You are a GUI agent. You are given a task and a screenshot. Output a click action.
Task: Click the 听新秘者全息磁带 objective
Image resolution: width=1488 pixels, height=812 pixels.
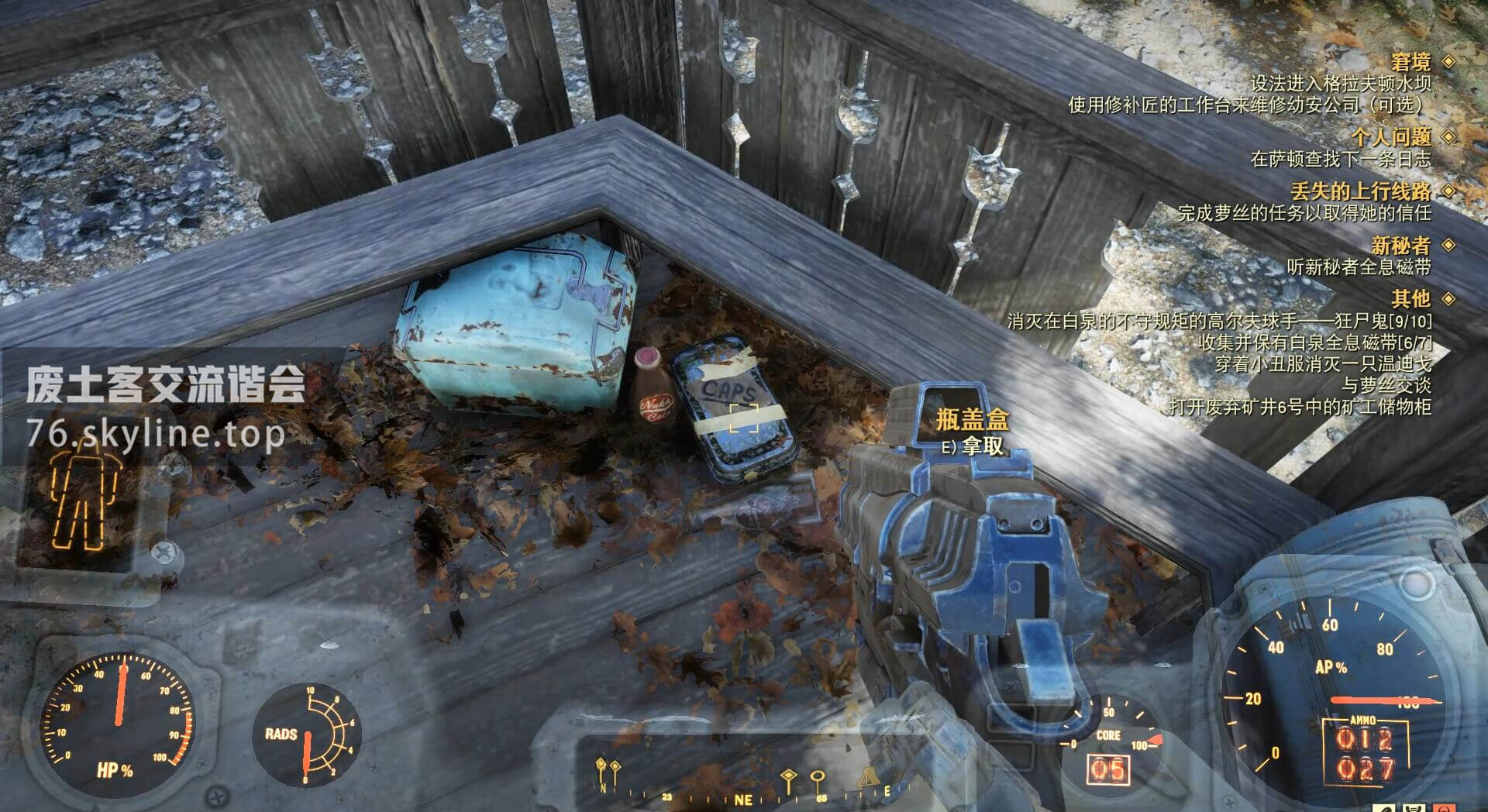pos(1358,267)
